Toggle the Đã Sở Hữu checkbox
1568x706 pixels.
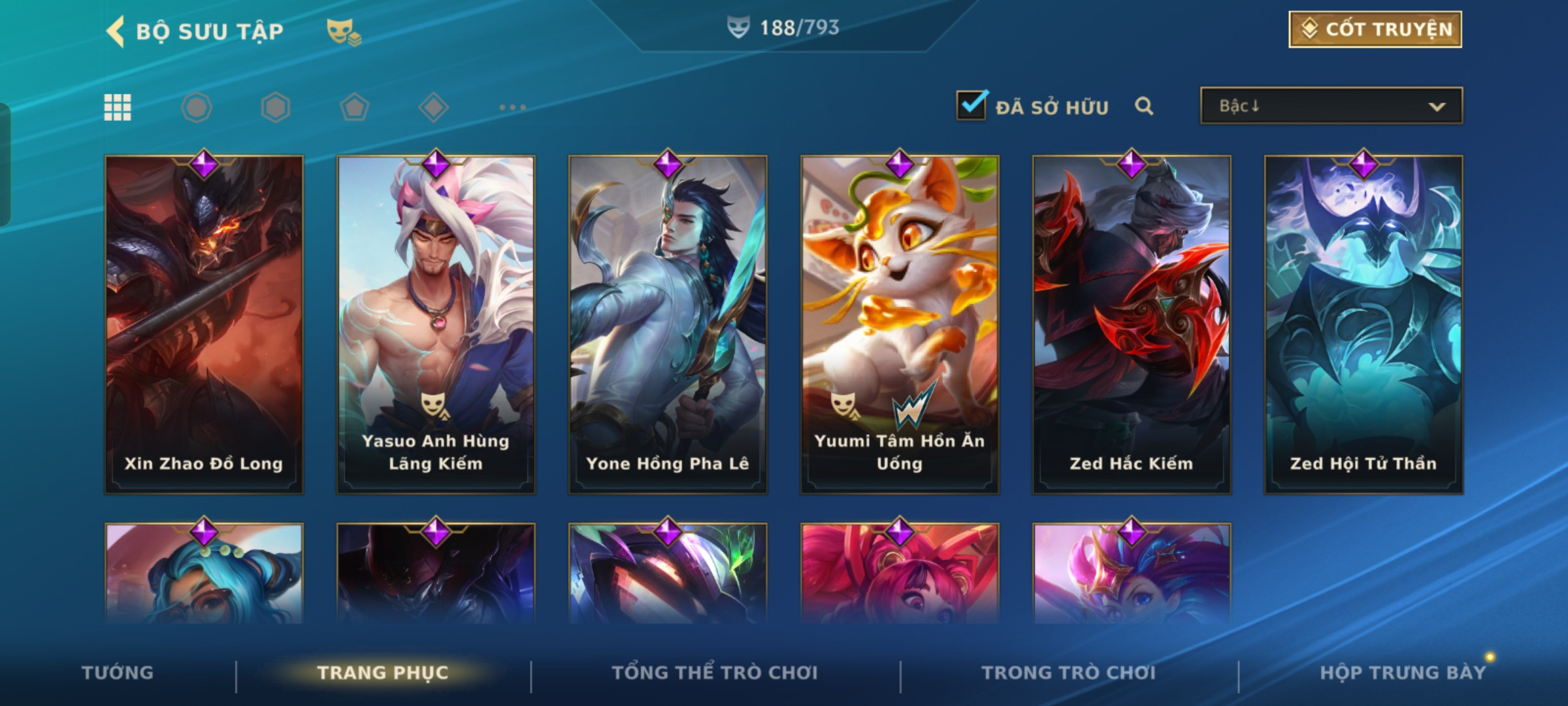point(971,105)
